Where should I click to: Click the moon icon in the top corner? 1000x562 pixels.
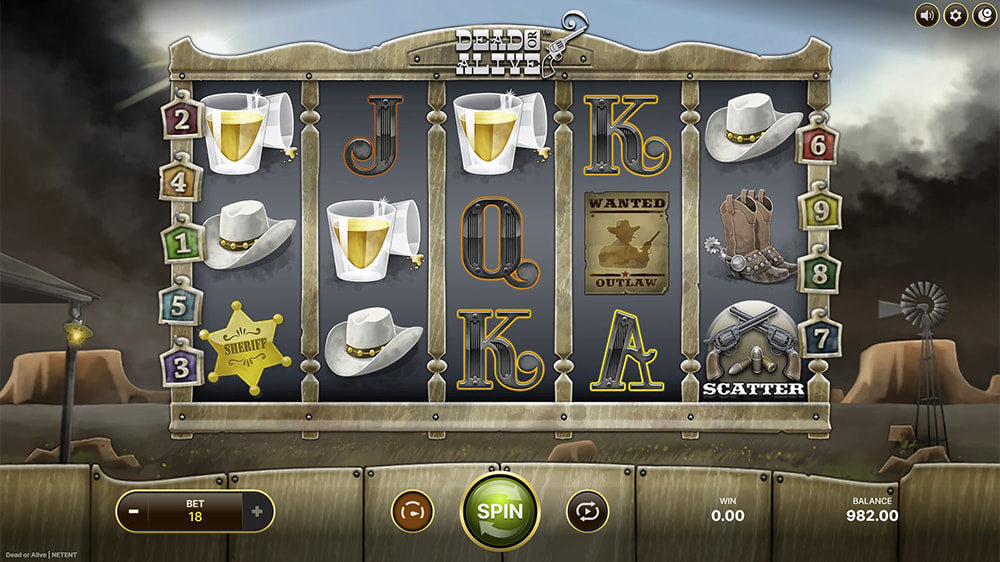[984, 15]
